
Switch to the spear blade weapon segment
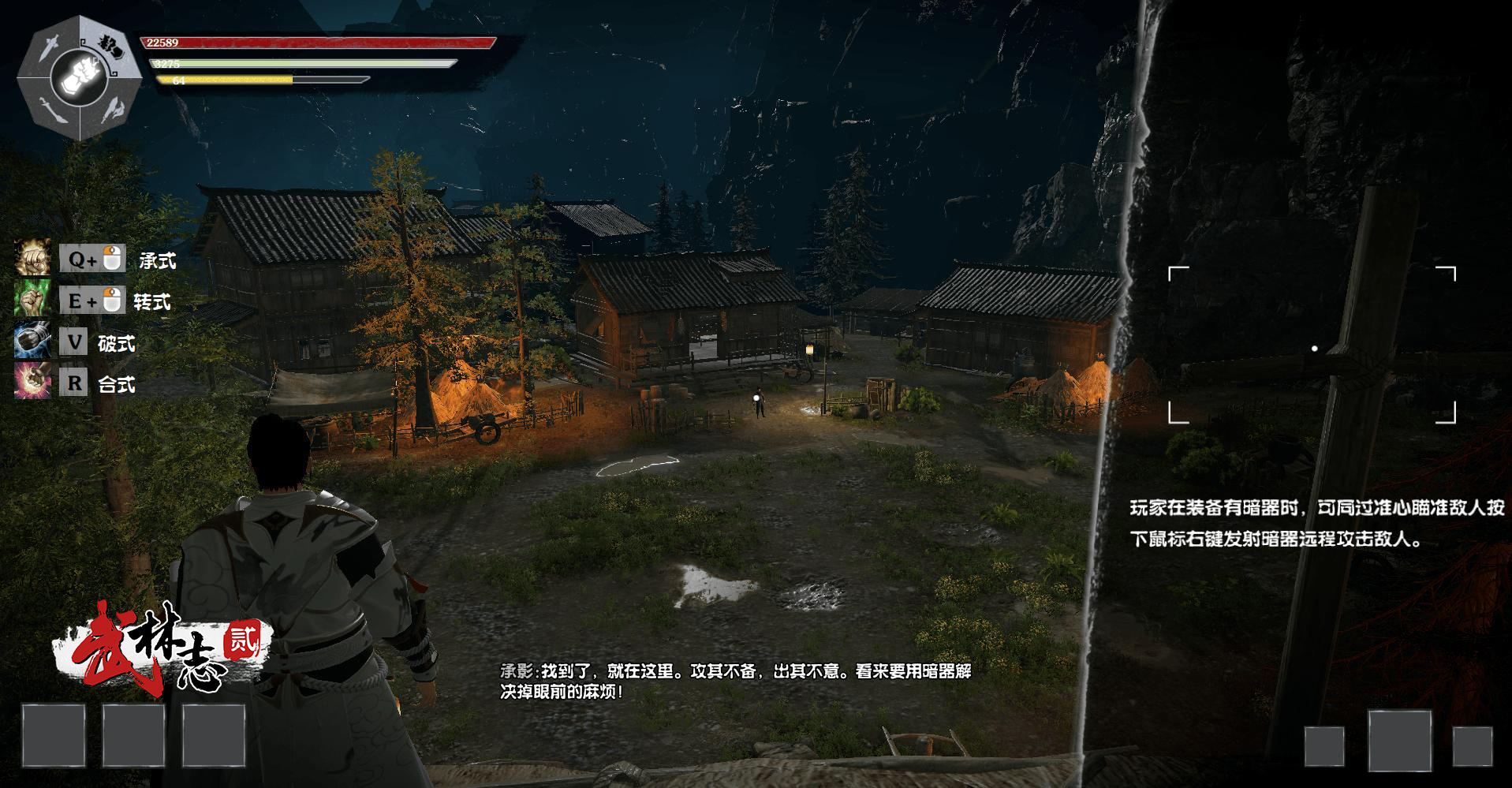(113, 110)
